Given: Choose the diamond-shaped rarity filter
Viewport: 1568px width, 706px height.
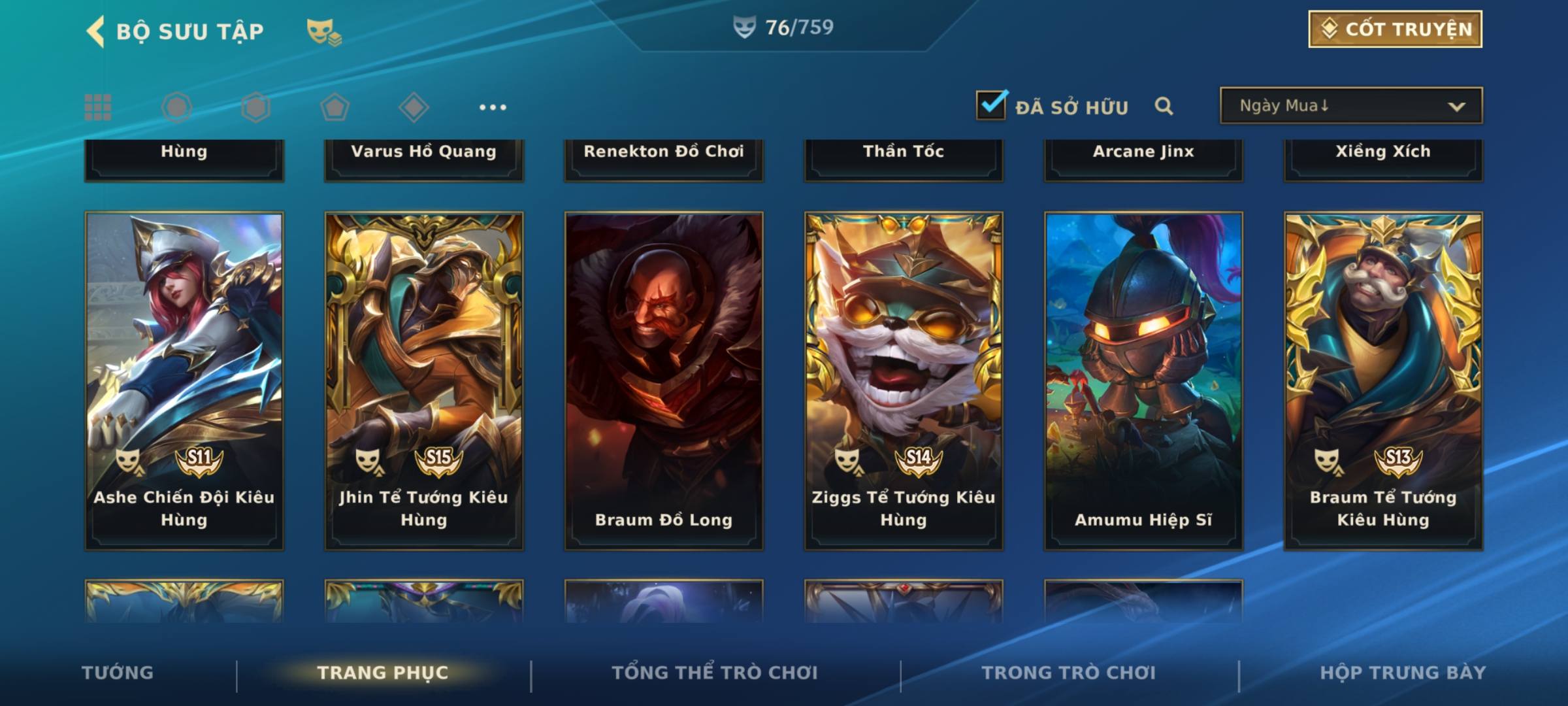Looking at the screenshot, I should (414, 107).
